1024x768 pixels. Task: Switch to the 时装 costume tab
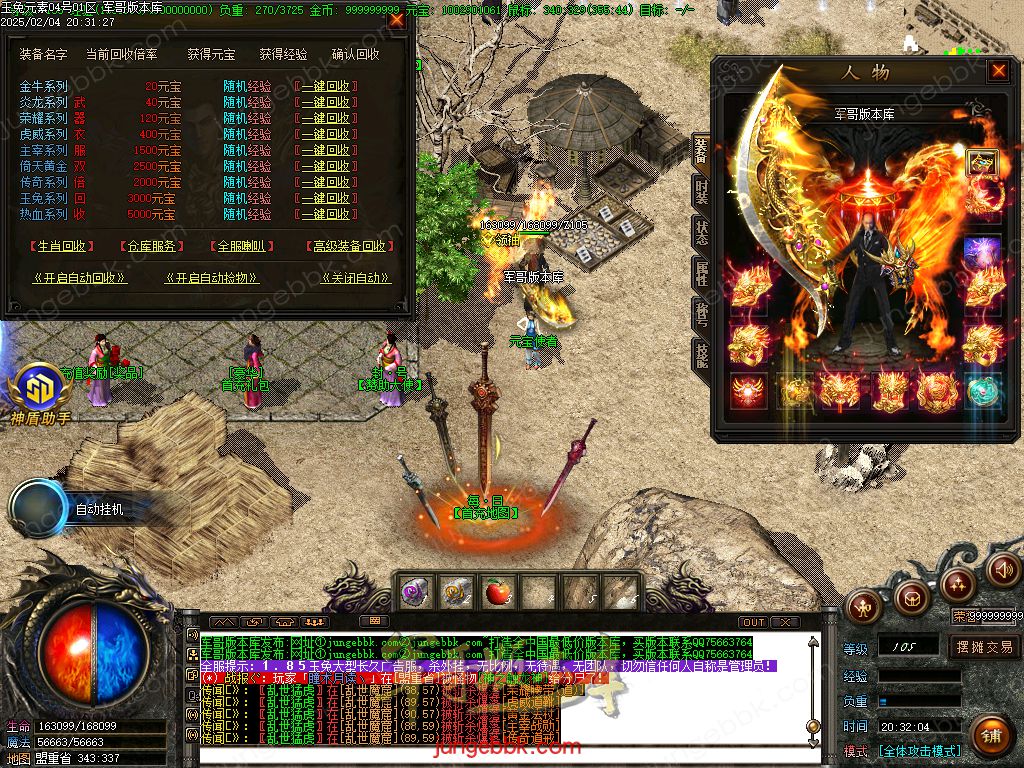pyautogui.click(x=701, y=190)
